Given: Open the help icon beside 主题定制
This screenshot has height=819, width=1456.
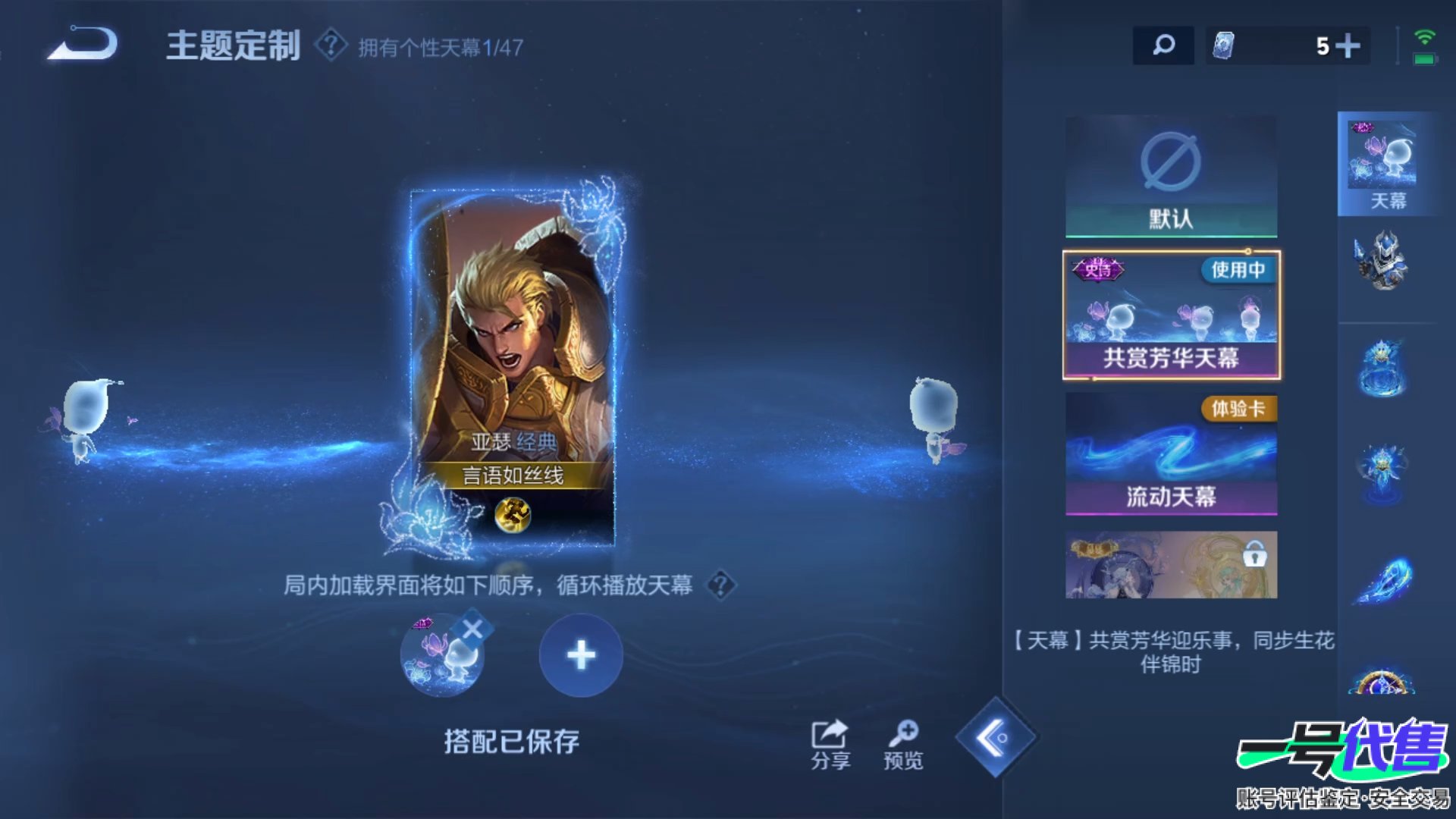Looking at the screenshot, I should pyautogui.click(x=331, y=45).
